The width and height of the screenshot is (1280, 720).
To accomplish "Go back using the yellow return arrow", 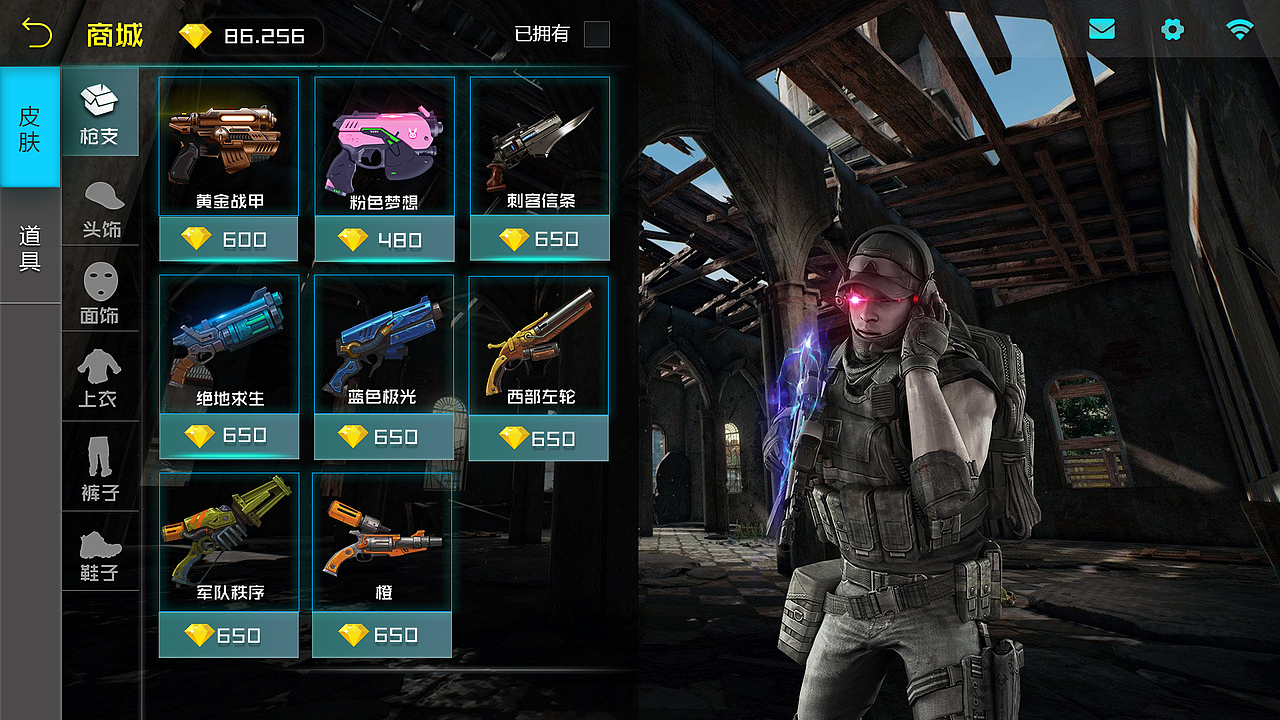I will tap(37, 34).
